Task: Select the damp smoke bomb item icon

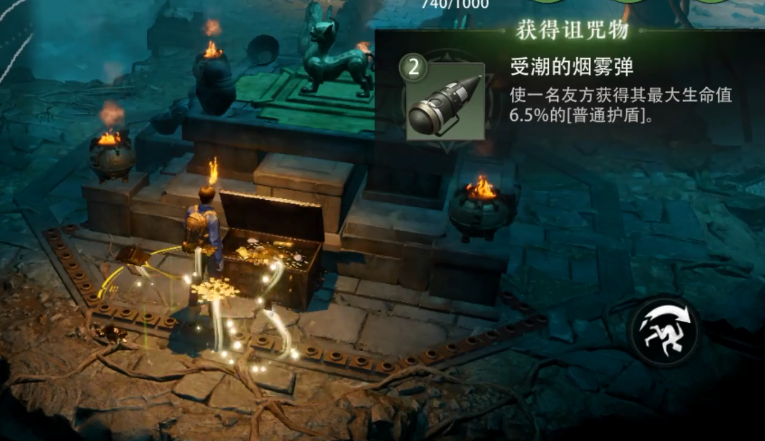Action: (x=445, y=101)
